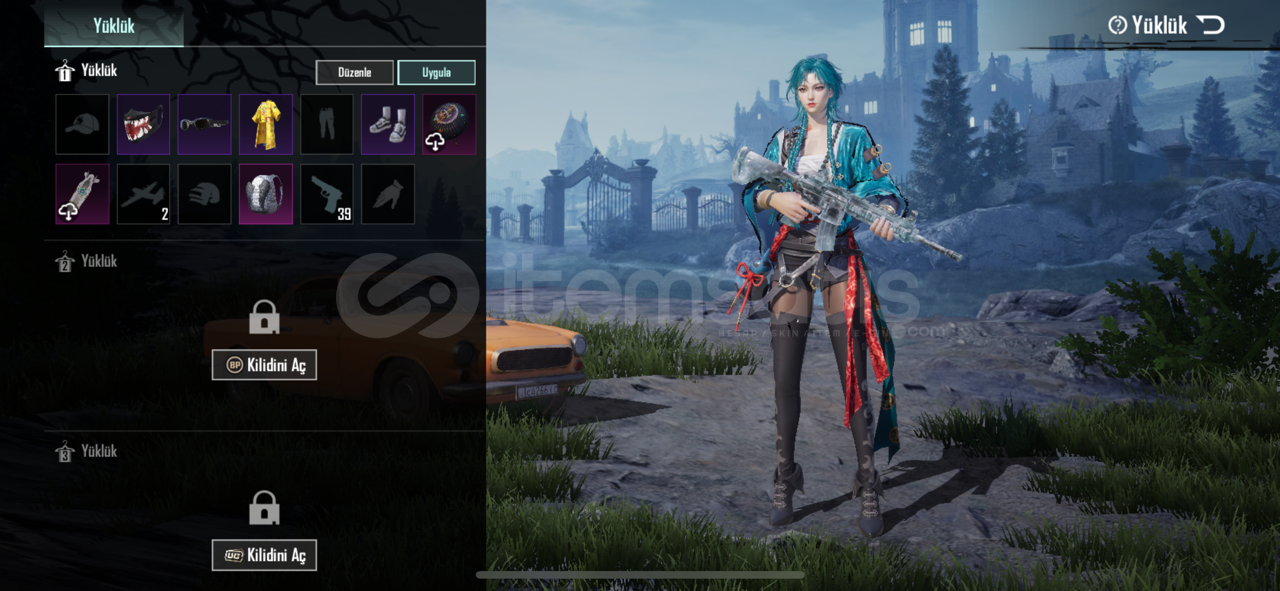The height and width of the screenshot is (591, 1280).
Task: Select the empty gloves slot
Action: 388,194
